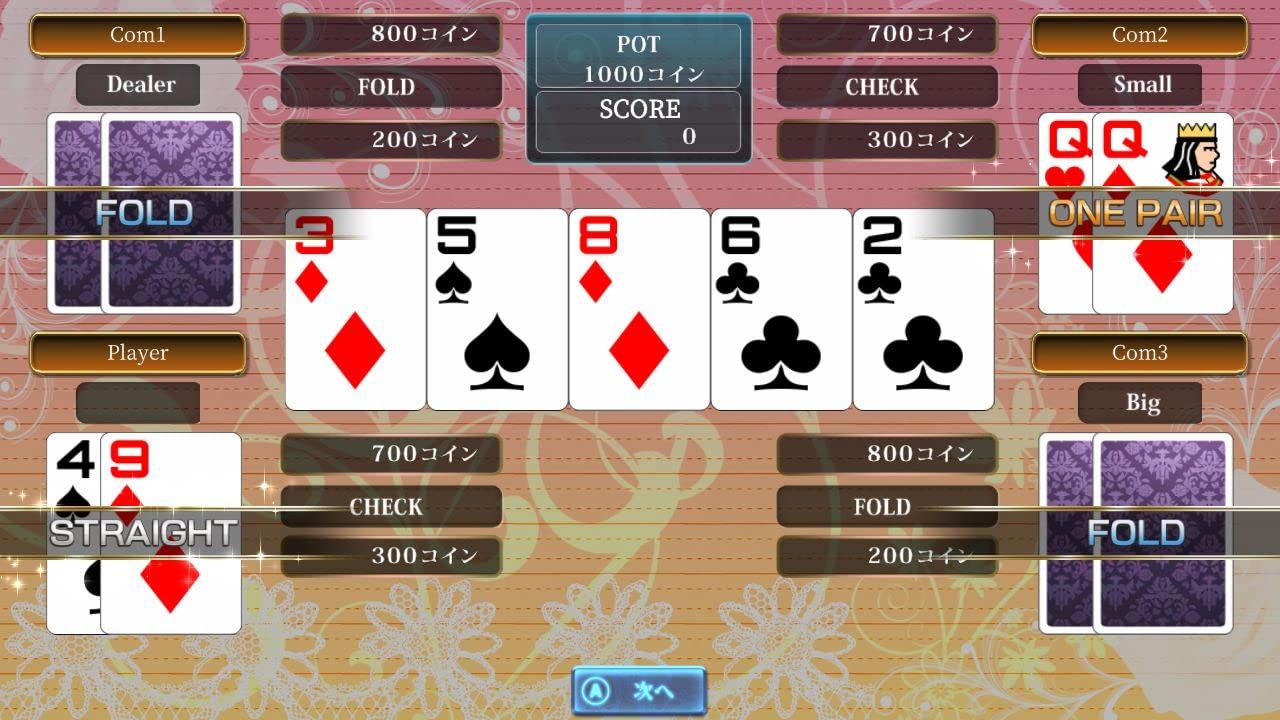Toggle the Dealer marker on Com1

coord(138,85)
